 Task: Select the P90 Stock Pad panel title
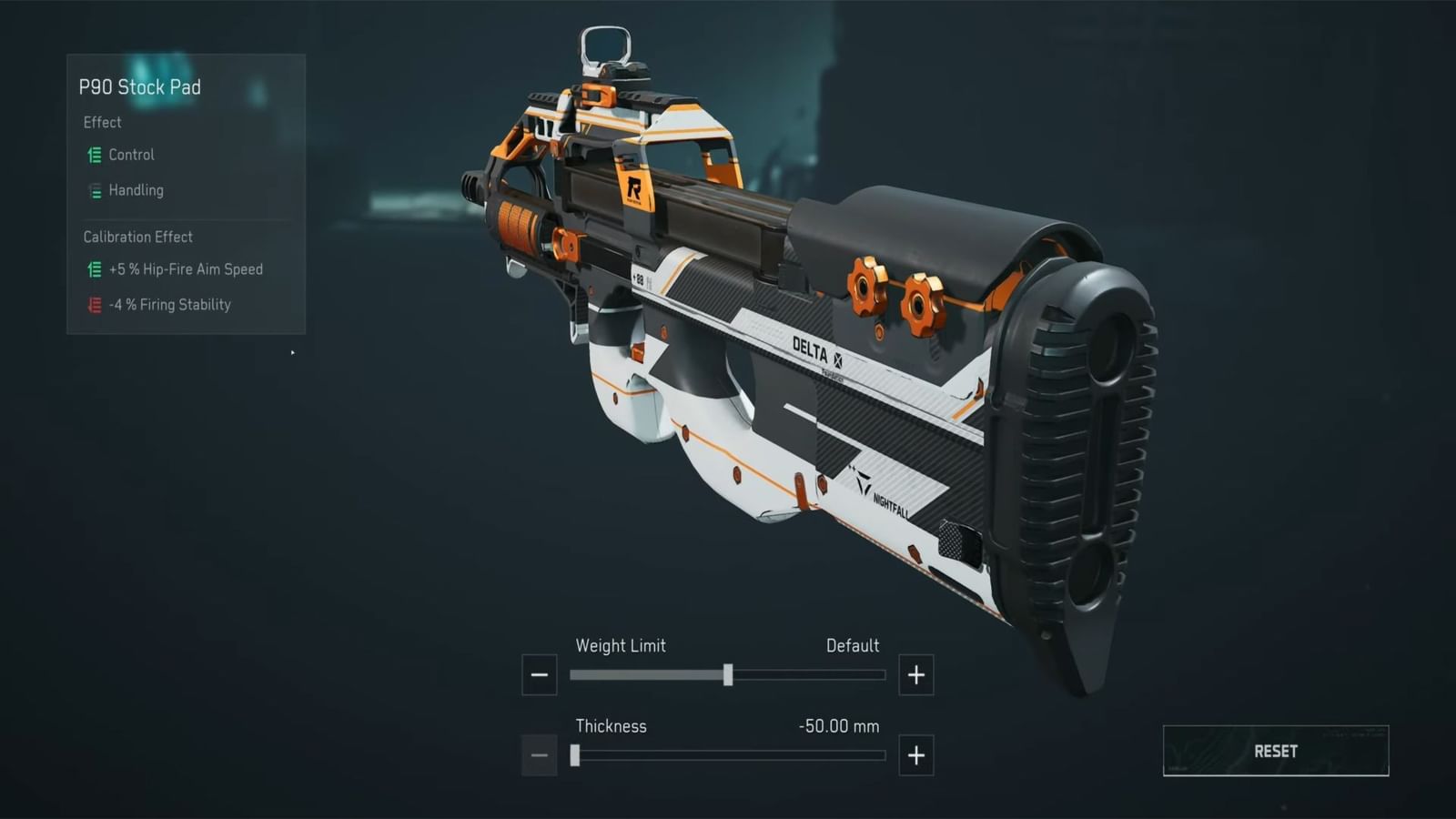pos(140,87)
